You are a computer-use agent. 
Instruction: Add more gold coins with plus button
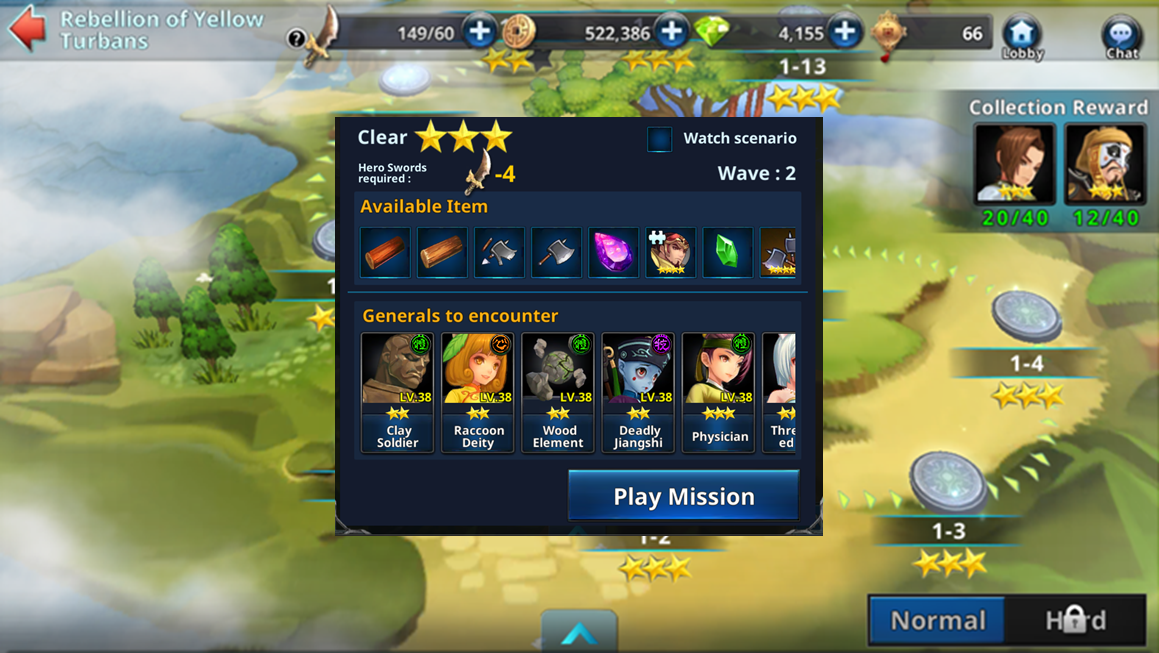pos(672,32)
